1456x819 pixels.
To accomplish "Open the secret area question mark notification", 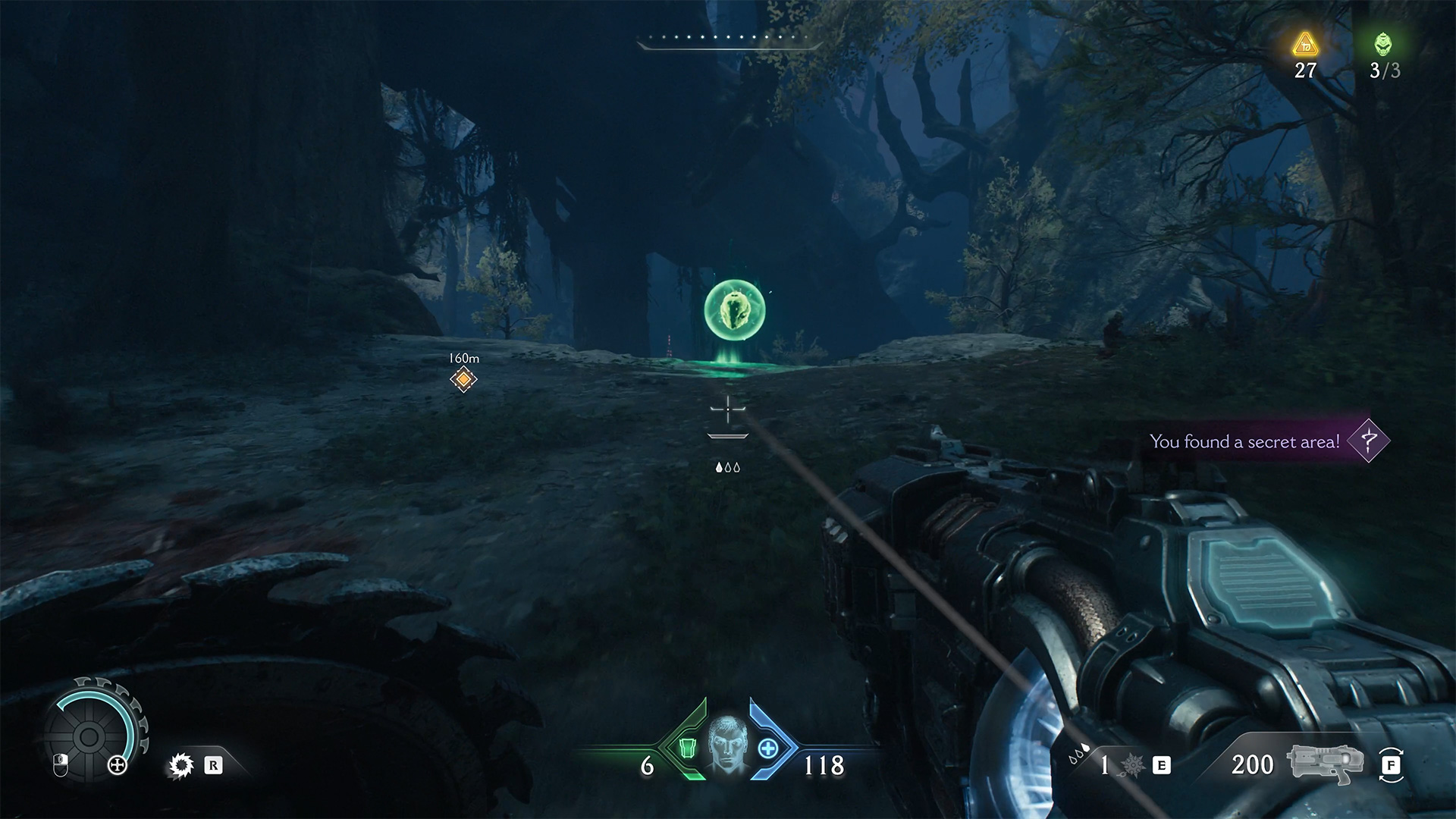I will [1368, 441].
